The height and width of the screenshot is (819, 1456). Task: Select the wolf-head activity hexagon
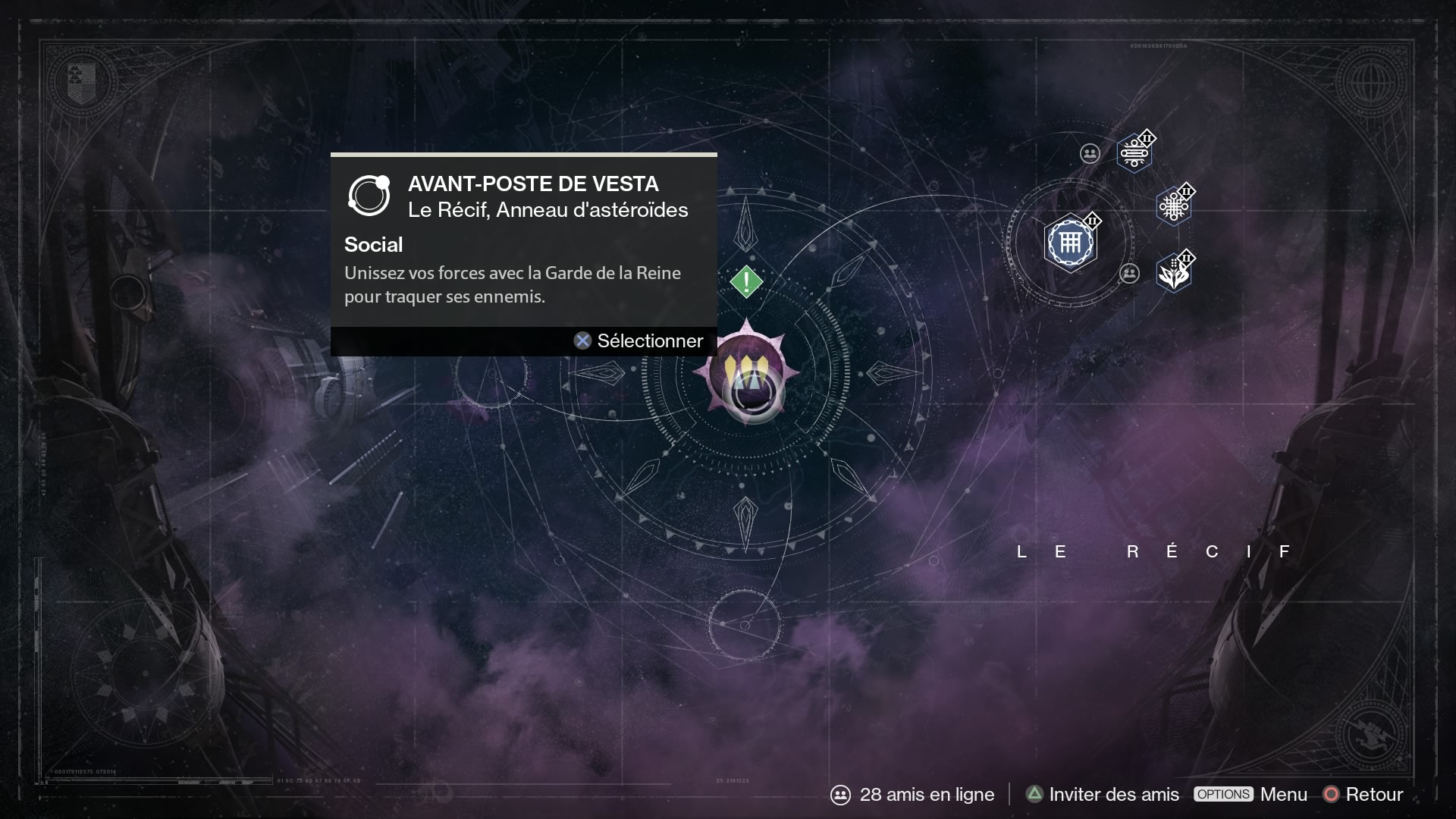click(x=1173, y=274)
